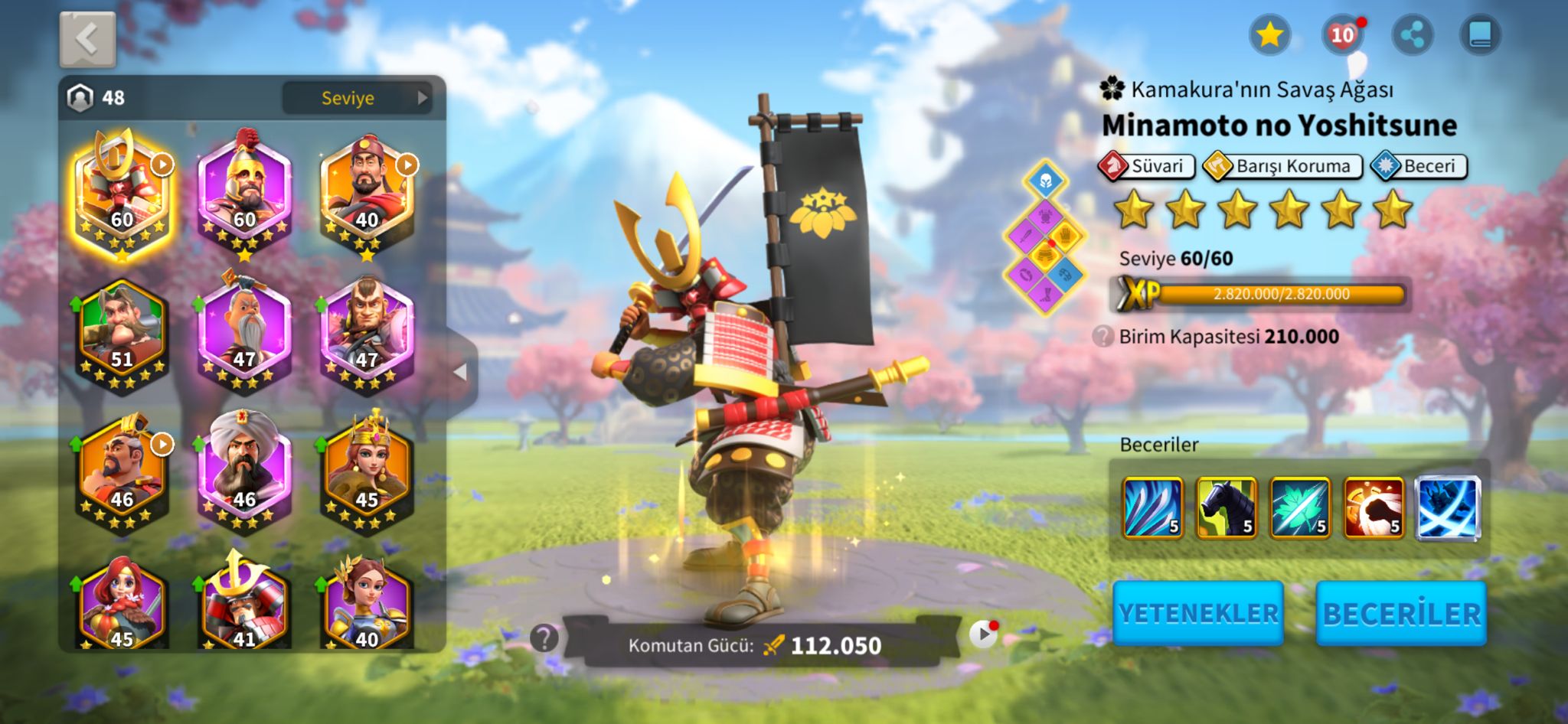Viewport: 1568px width, 724px height.
Task: Go back using the top-left arrow
Action: pyautogui.click(x=87, y=39)
